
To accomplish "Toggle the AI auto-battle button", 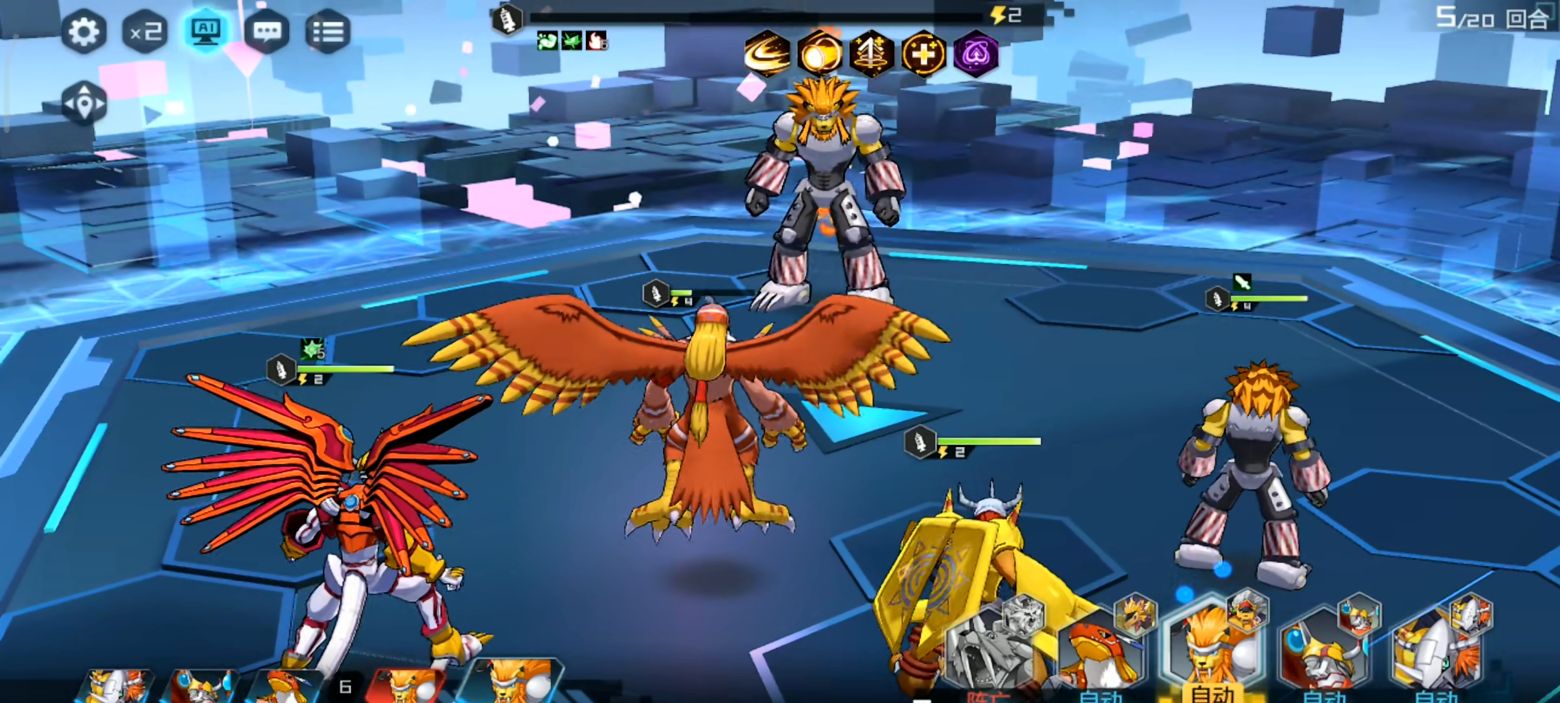I will tap(206, 32).
